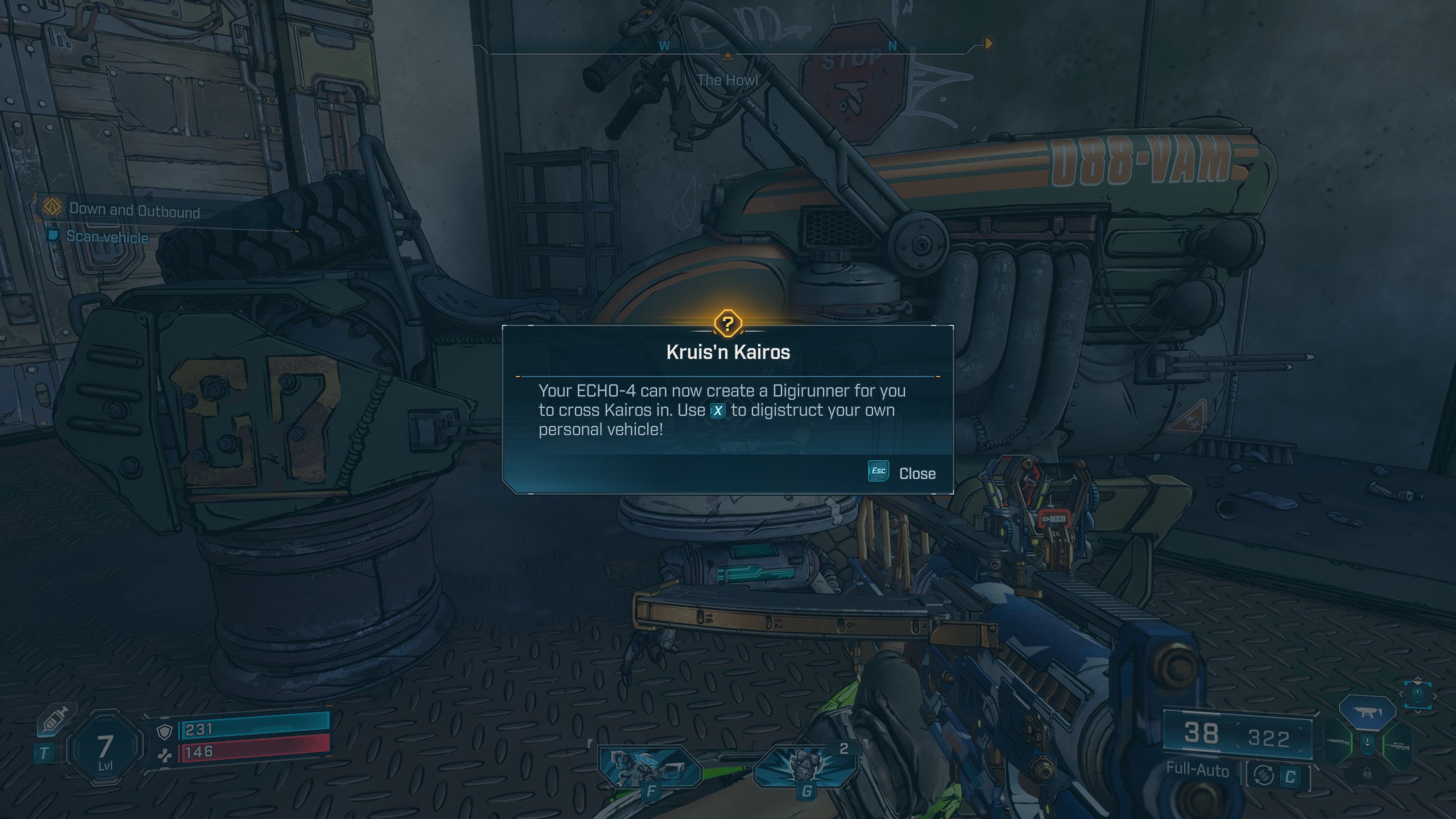Use the repair kit syringe icon
The image size is (1456, 819).
pos(56,721)
